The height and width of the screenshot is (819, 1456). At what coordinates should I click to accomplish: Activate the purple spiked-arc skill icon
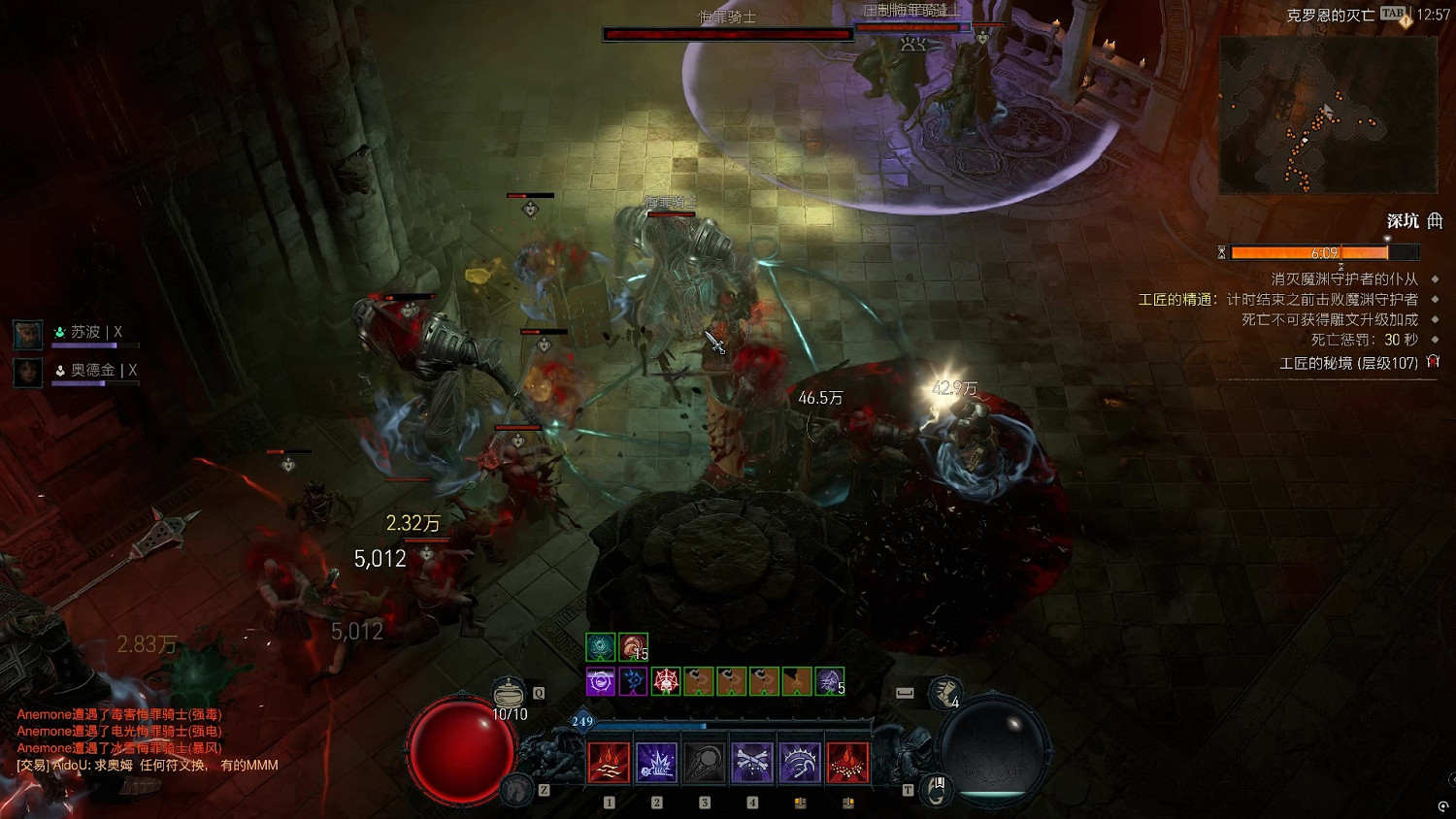pos(799,763)
